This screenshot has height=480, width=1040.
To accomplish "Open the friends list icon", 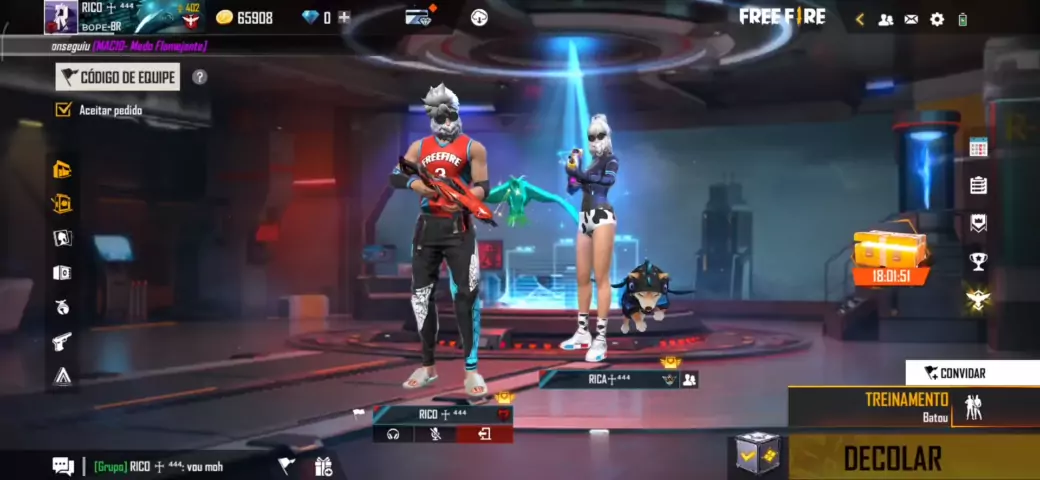I will (x=885, y=19).
